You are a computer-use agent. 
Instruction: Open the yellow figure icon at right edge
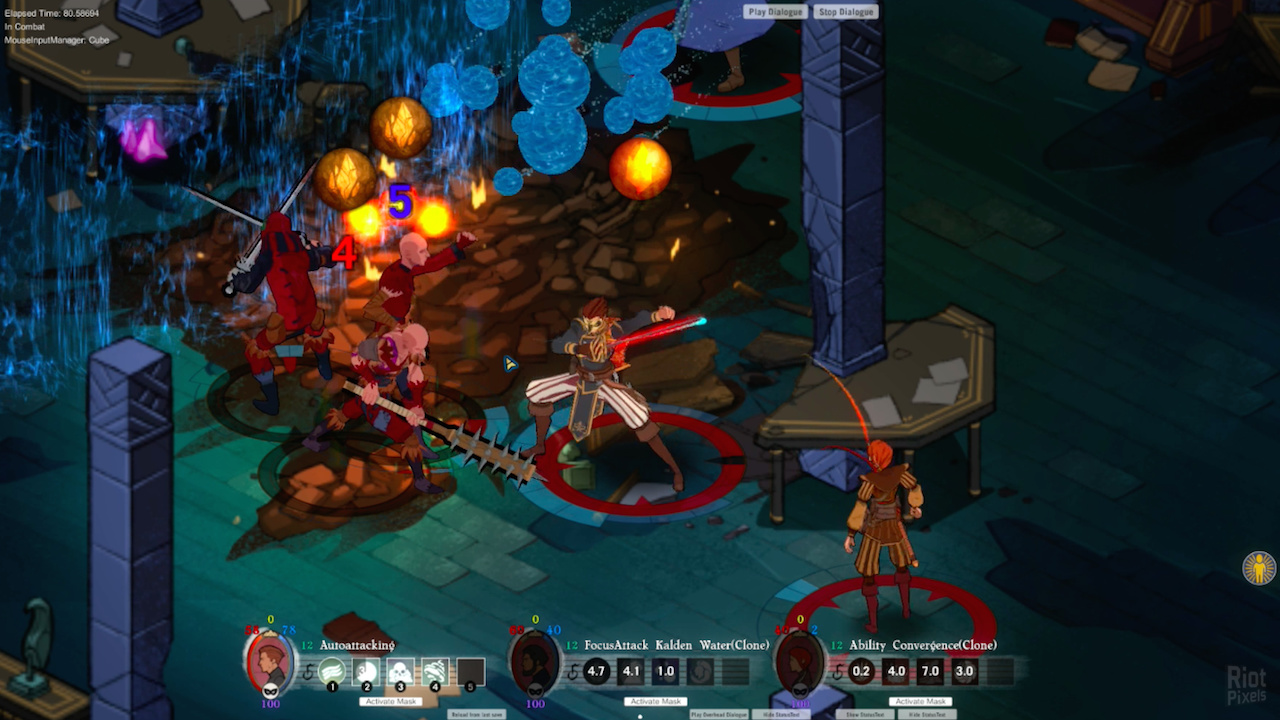pos(1259,568)
